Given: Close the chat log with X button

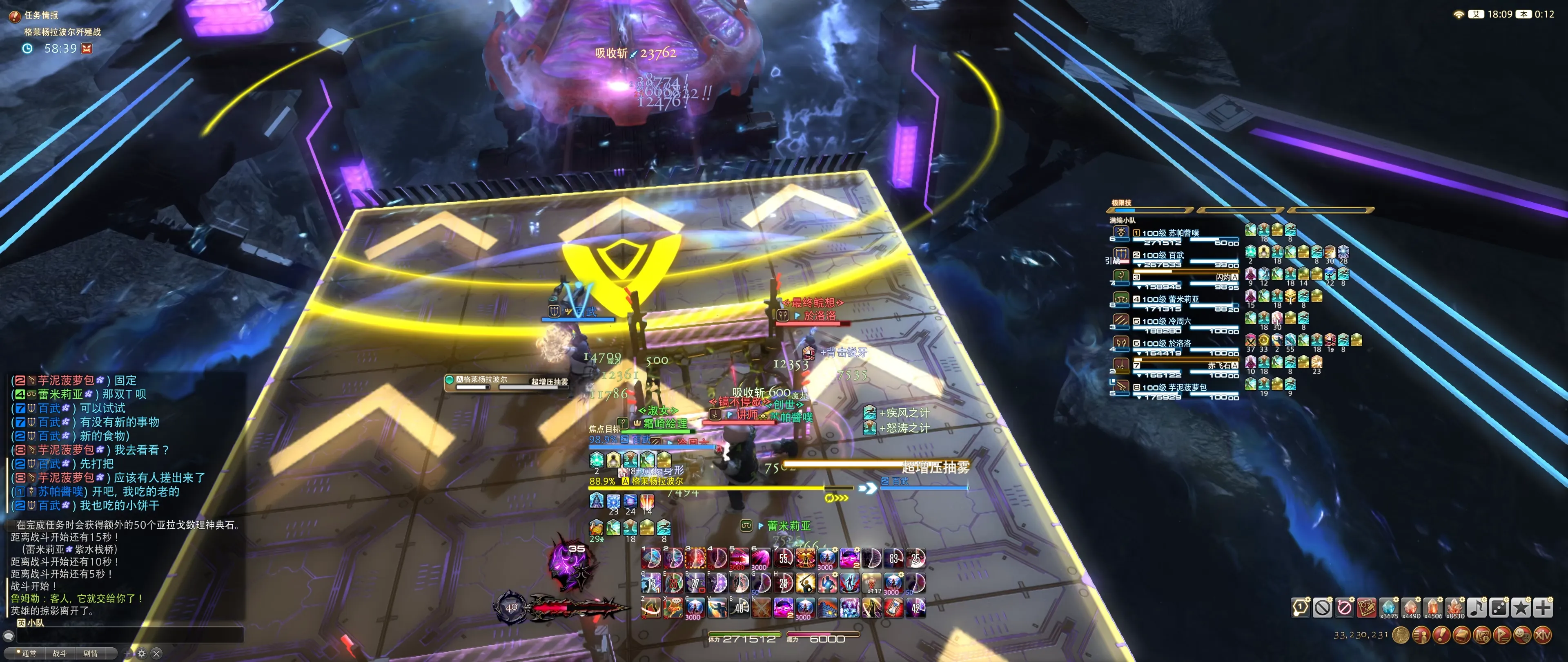Looking at the screenshot, I should [x=157, y=653].
